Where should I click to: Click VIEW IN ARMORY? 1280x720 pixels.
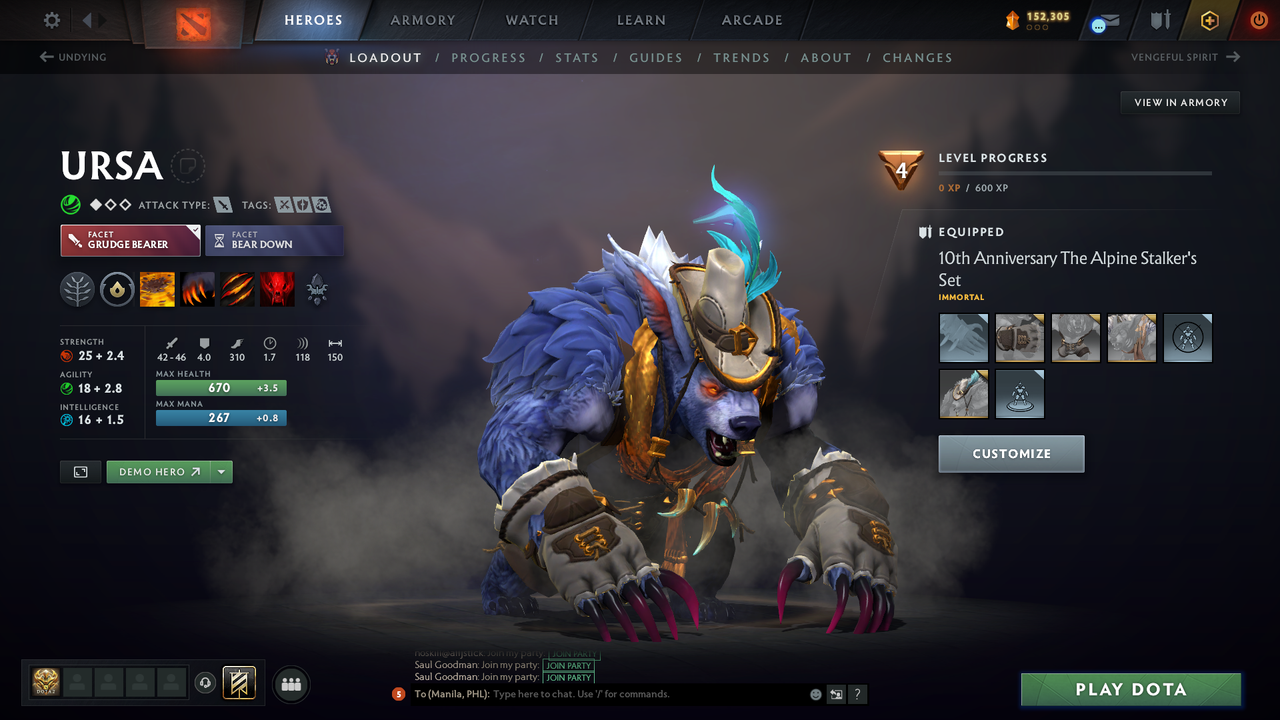click(1179, 102)
